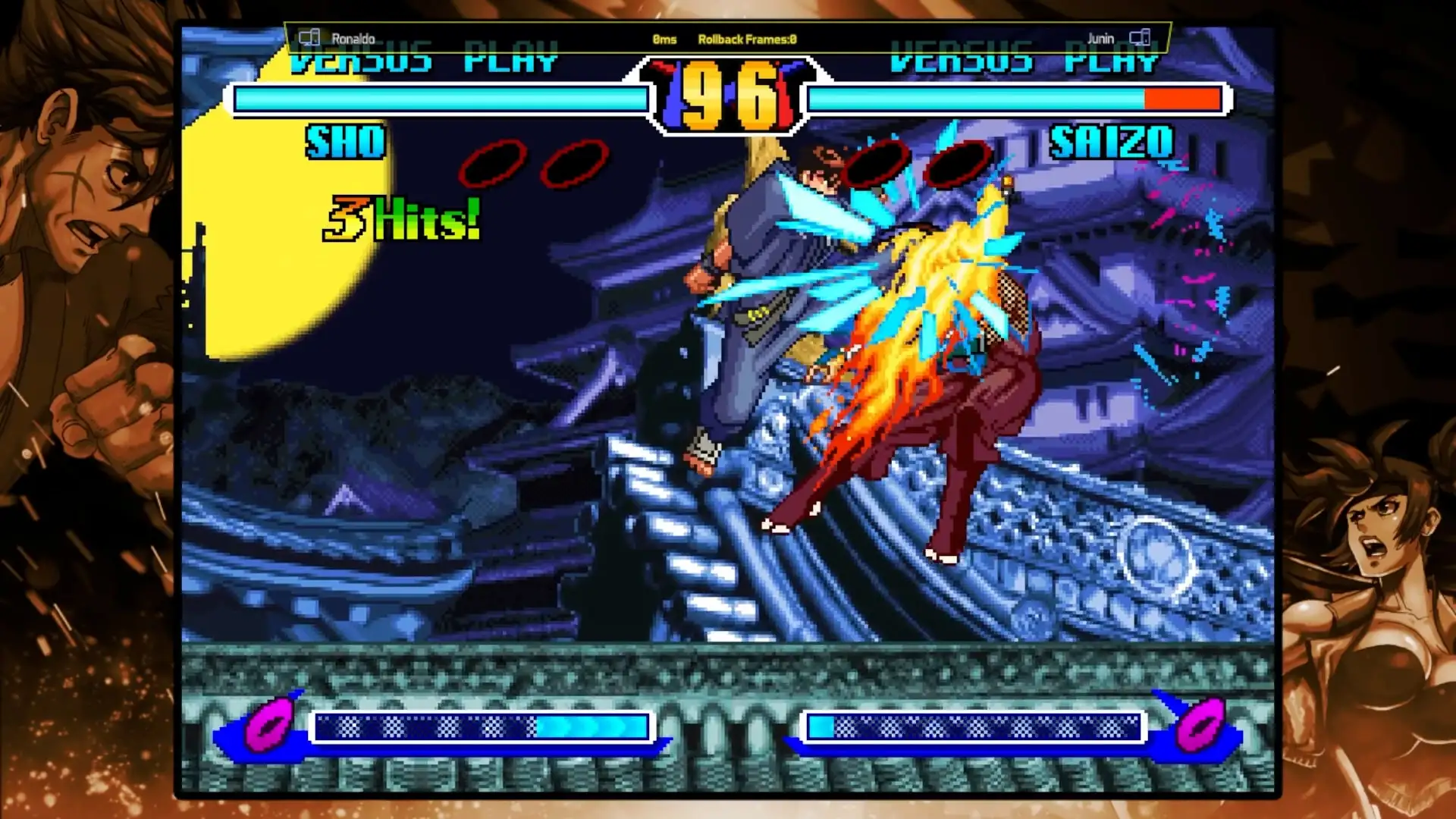
Task: Click the connection device icon beside Ronaldo
Action: (308, 37)
